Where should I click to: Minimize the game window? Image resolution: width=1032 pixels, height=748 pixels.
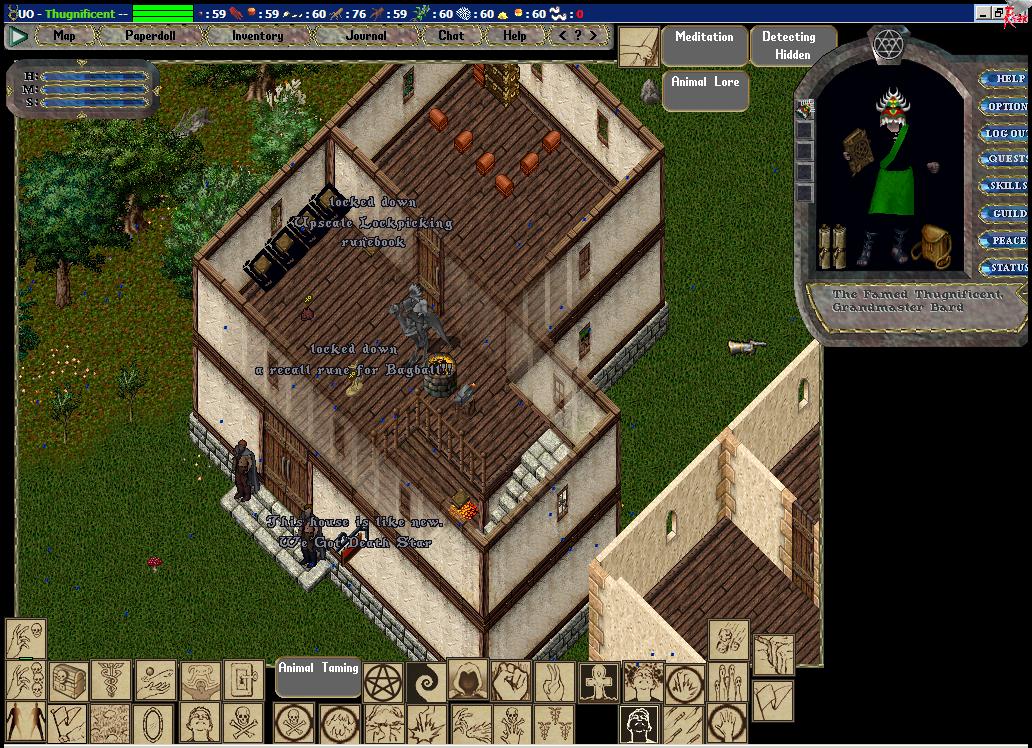(983, 13)
